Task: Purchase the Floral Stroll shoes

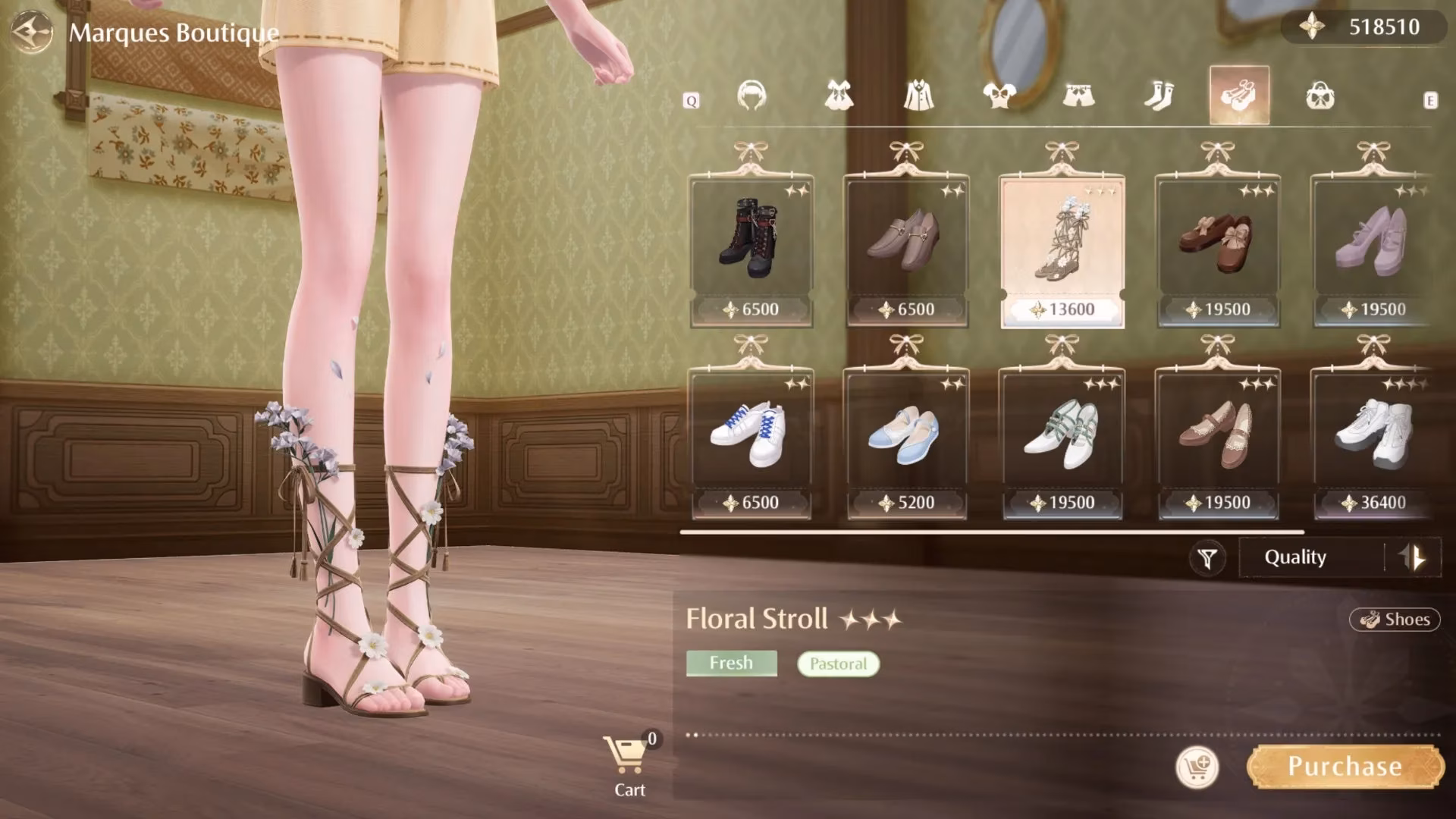Action: click(x=1345, y=767)
